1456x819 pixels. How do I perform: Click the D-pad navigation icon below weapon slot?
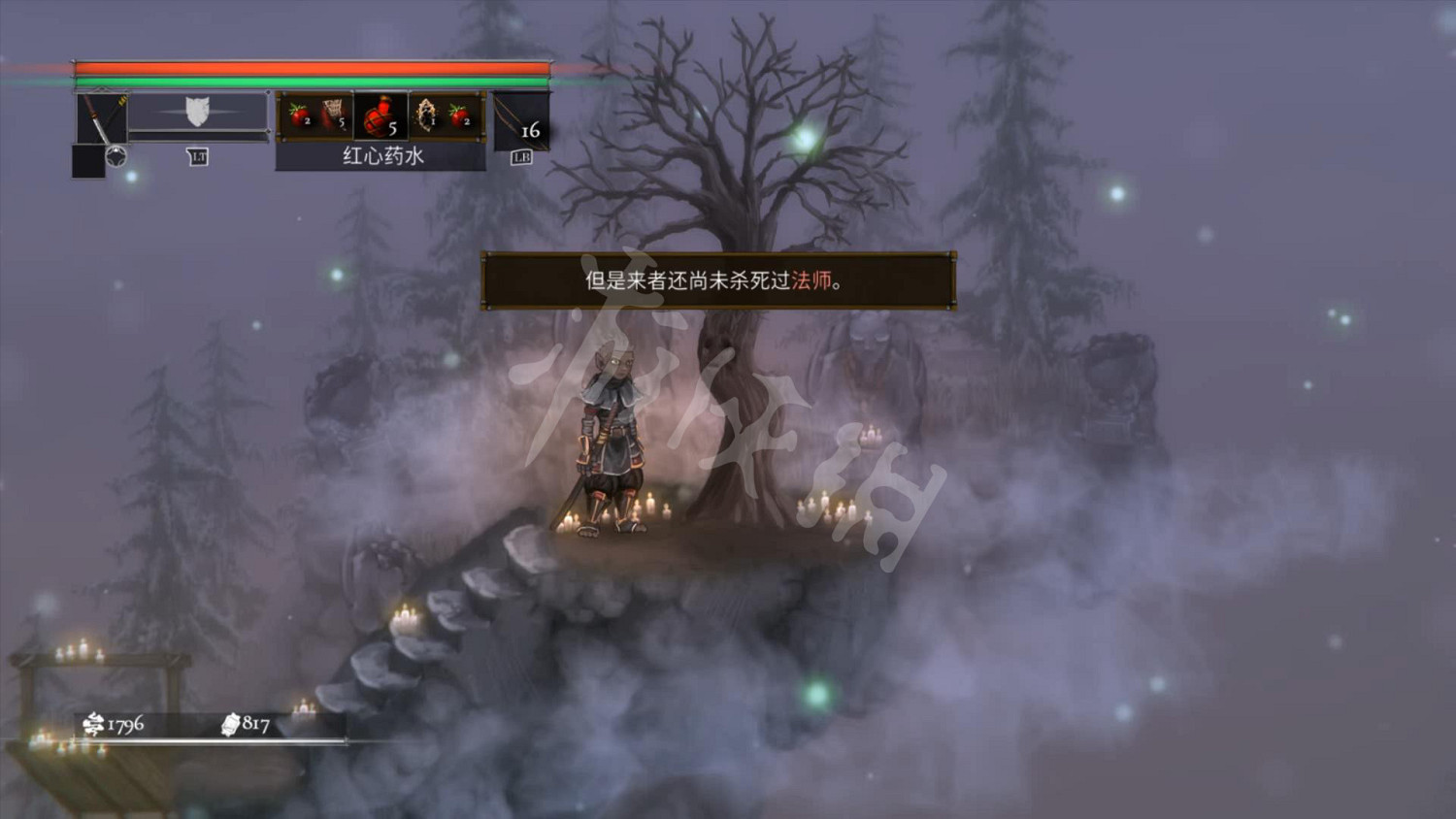[117, 156]
